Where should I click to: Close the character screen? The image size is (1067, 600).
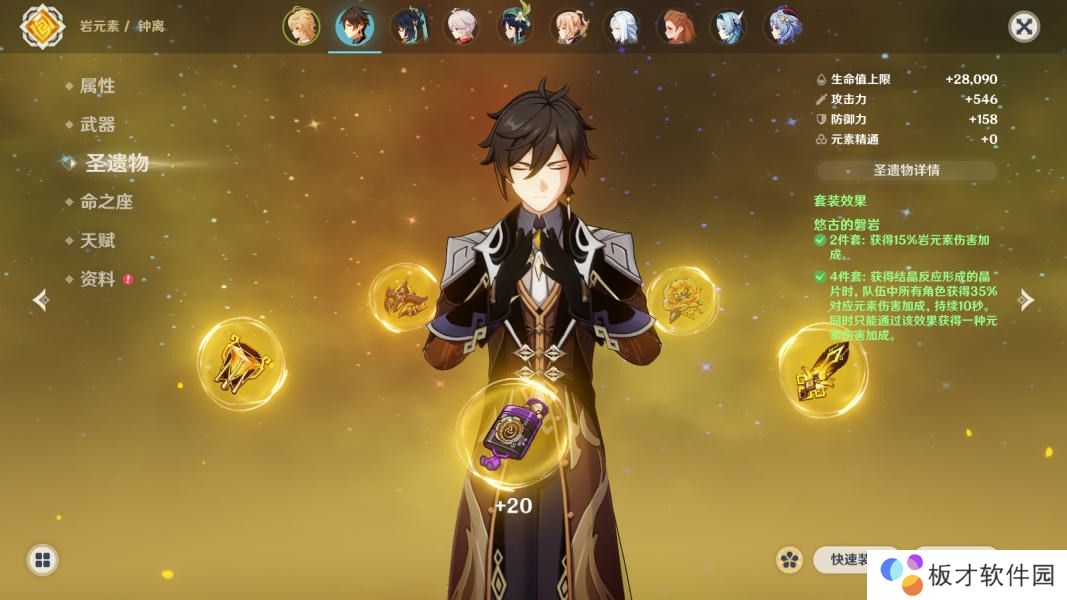pos(1023,26)
